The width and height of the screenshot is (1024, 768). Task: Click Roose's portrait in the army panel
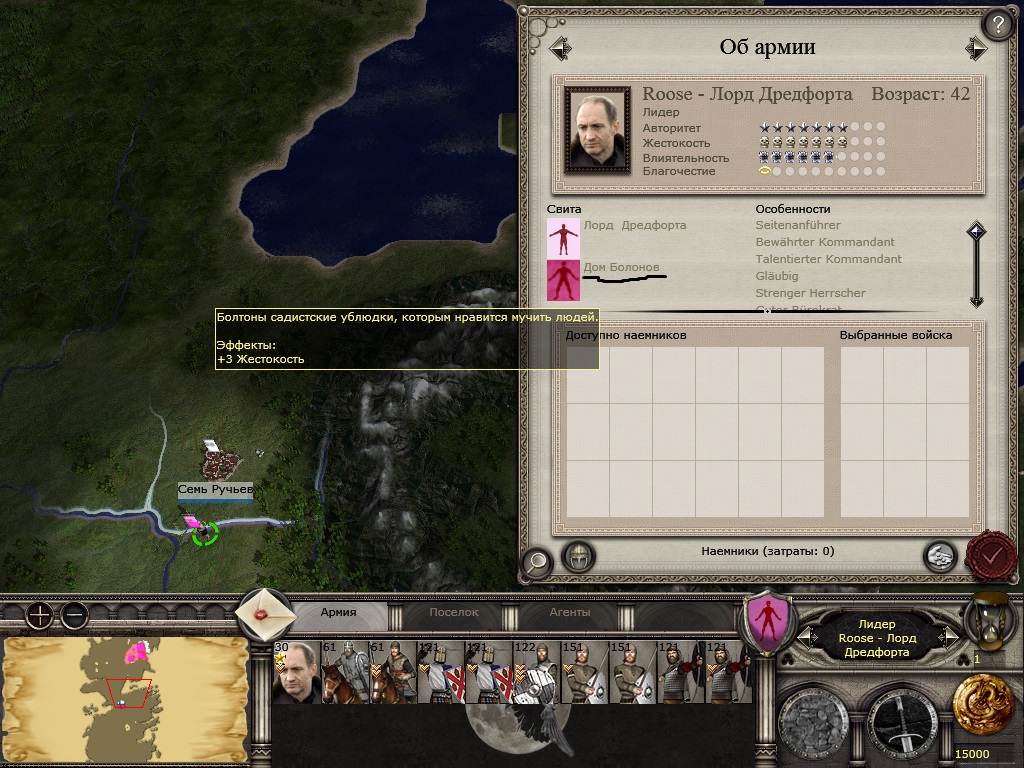click(598, 128)
